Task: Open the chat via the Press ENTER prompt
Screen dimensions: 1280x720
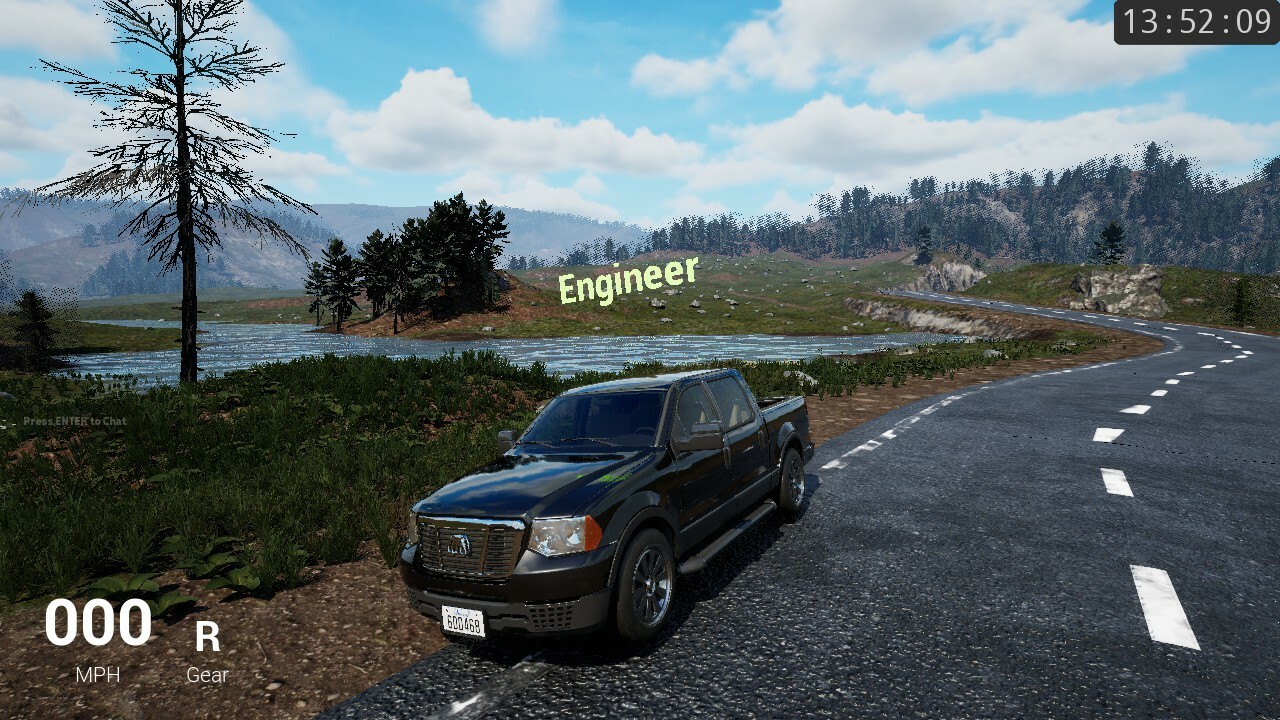Action: coord(74,421)
